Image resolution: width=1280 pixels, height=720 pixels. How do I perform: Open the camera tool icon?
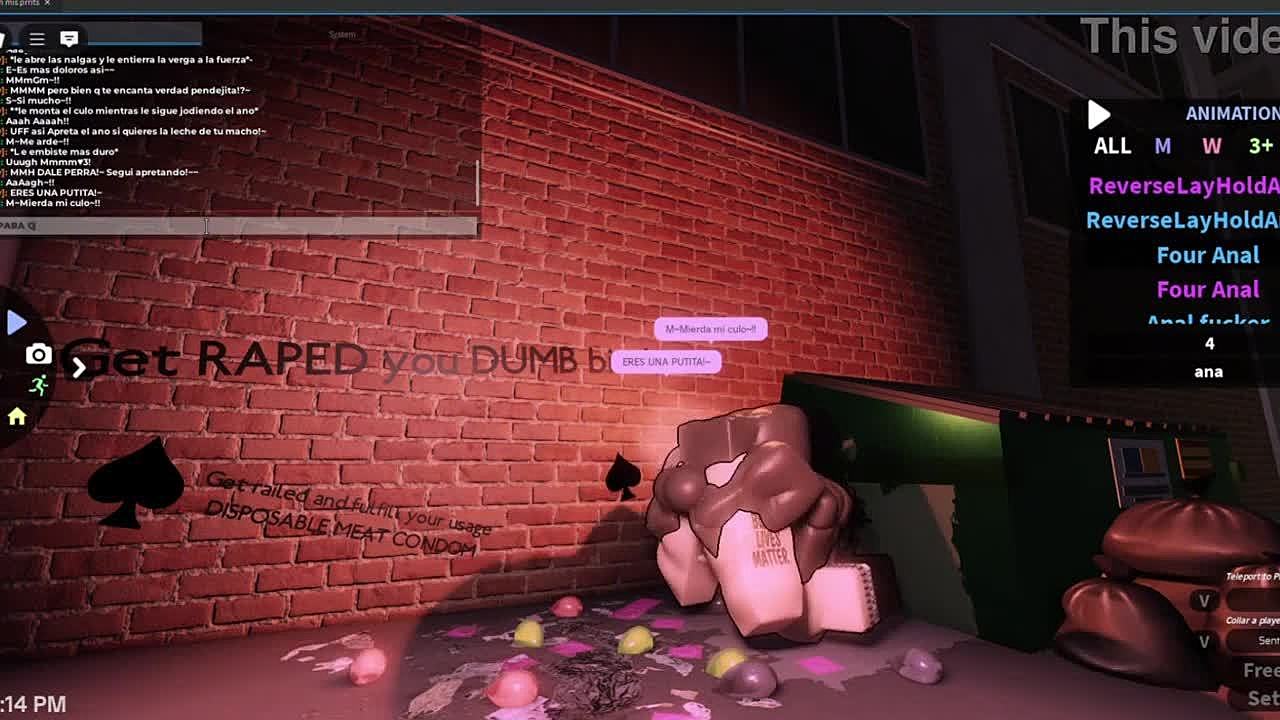click(x=38, y=354)
